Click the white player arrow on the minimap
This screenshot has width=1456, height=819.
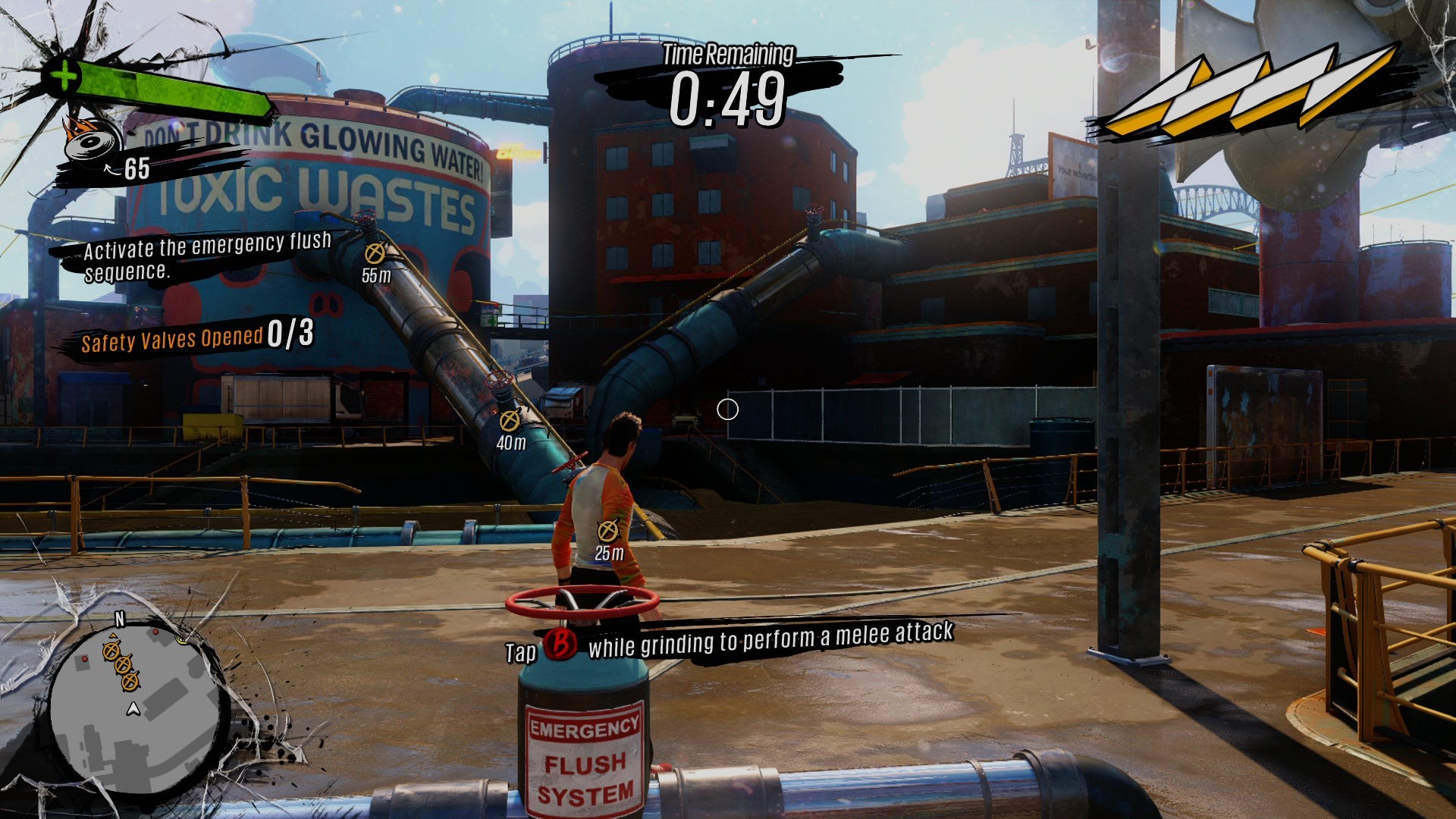click(133, 709)
